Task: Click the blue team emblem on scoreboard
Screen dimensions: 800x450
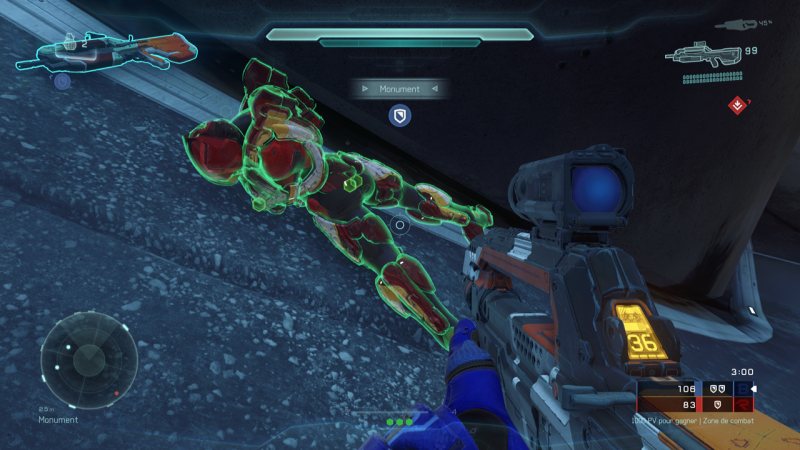Action: point(742,388)
